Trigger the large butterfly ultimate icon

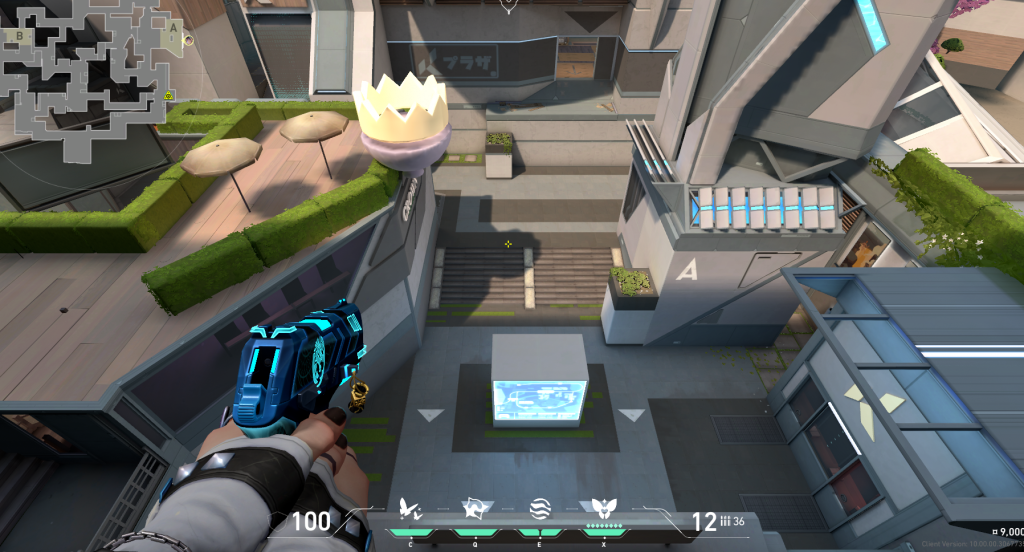tap(601, 509)
